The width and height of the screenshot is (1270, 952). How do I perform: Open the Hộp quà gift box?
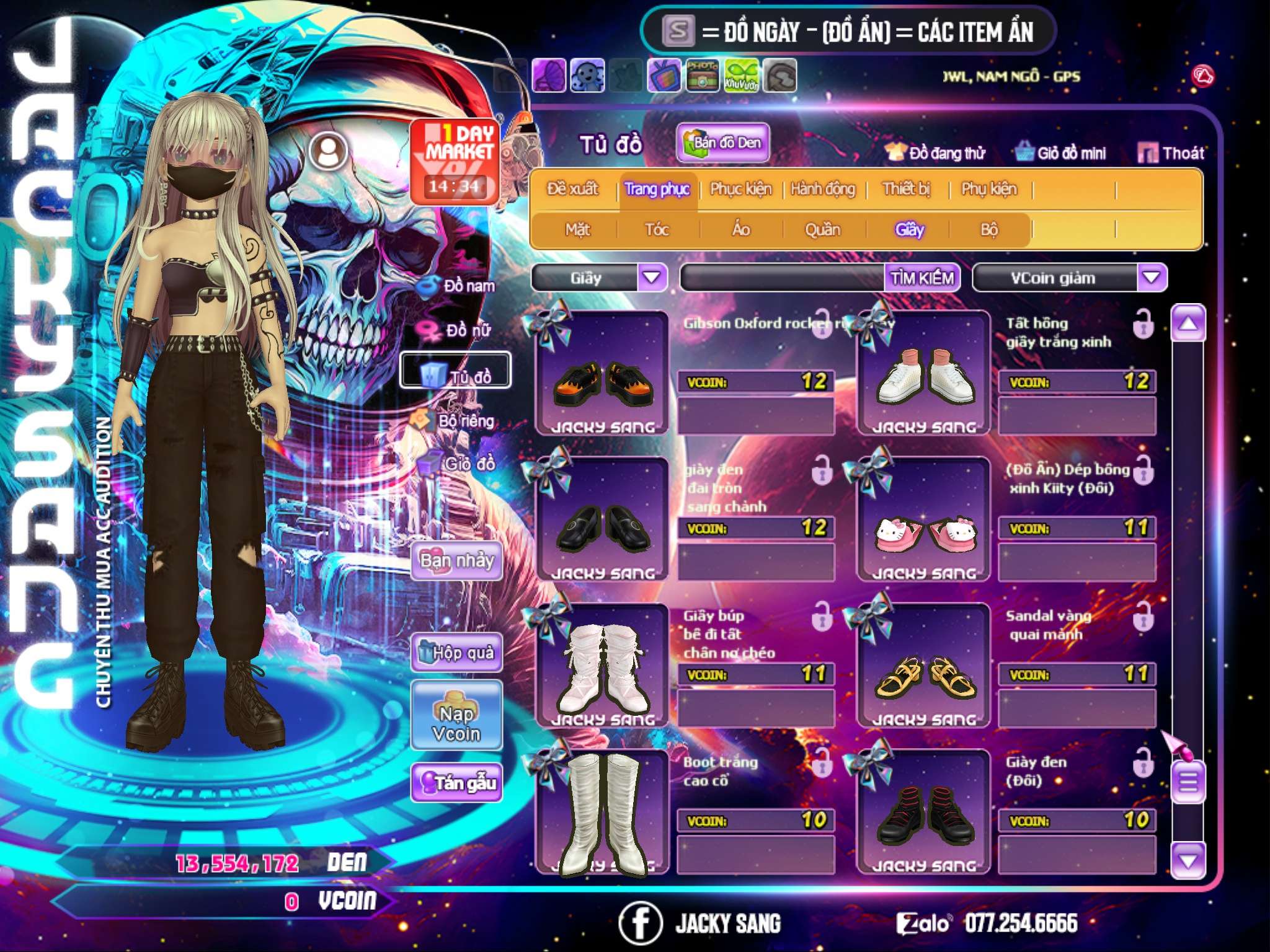[x=457, y=653]
